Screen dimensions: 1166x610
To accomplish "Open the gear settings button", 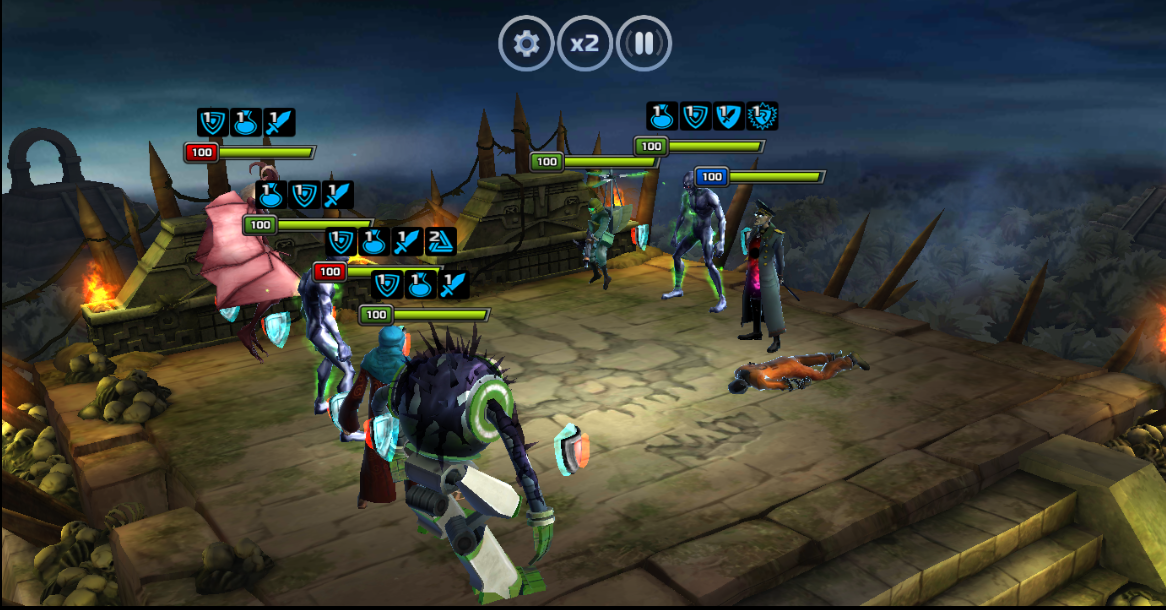I will click(526, 43).
